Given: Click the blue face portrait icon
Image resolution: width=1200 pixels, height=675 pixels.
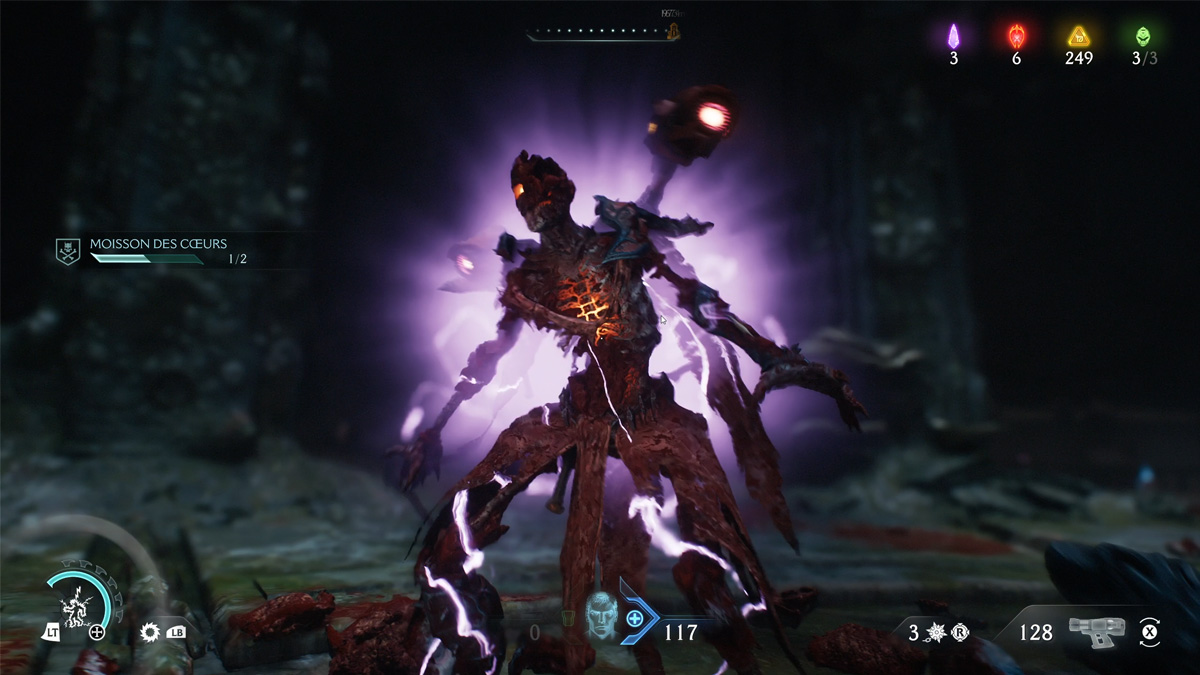Looking at the screenshot, I should [601, 613].
